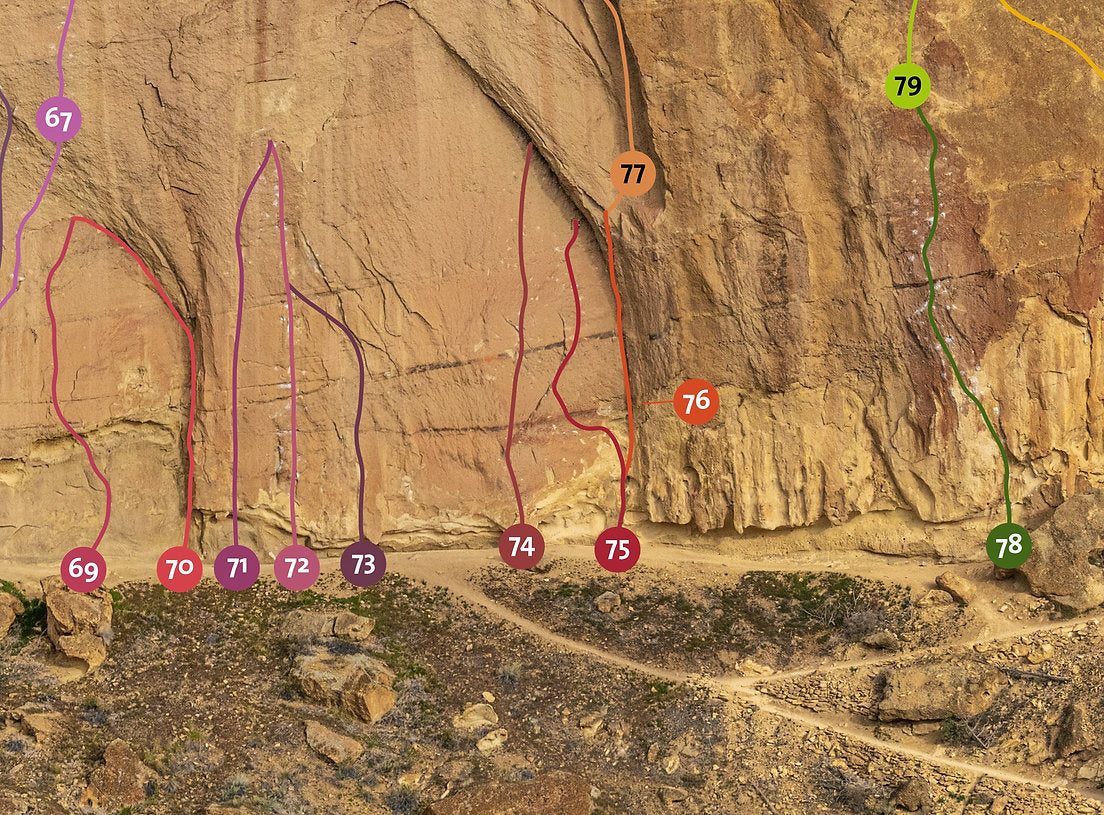The height and width of the screenshot is (815, 1104).
Task: Select the red 75 route marker
Action: (x=617, y=549)
